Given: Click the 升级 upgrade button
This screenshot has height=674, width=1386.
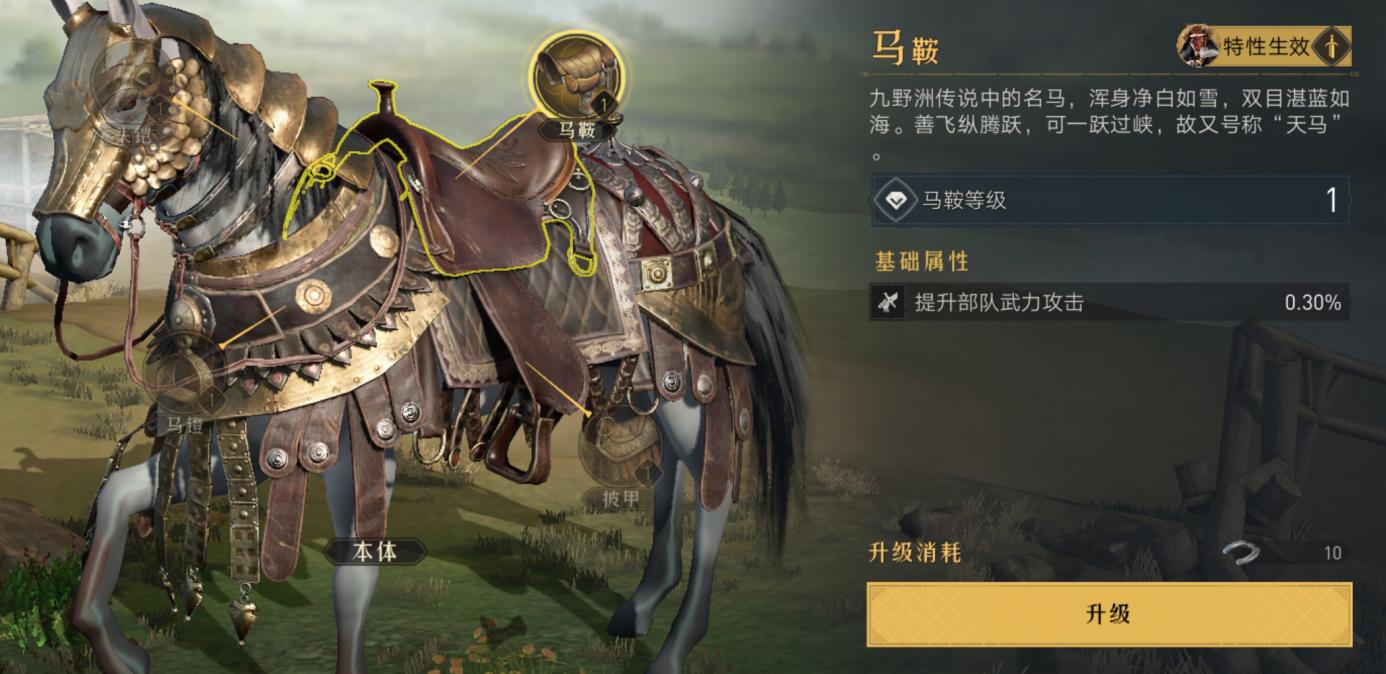Looking at the screenshot, I should 1108,614.
